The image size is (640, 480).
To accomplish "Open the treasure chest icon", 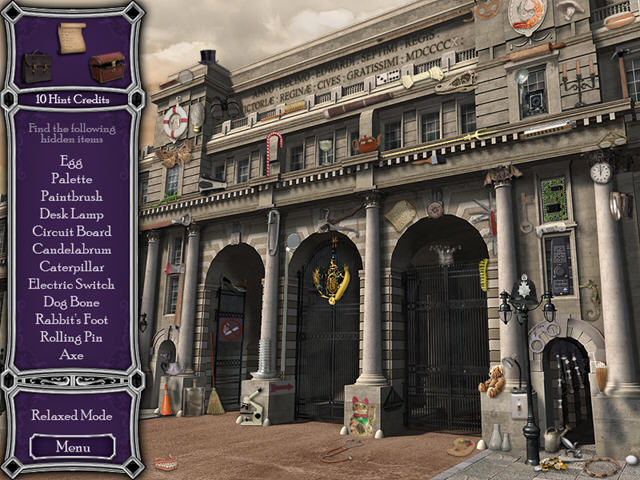I will (x=106, y=67).
